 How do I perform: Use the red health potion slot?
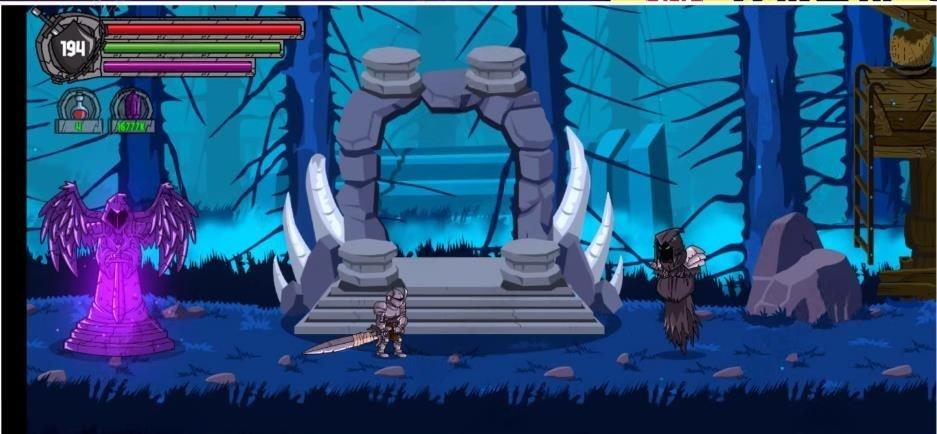(77, 108)
